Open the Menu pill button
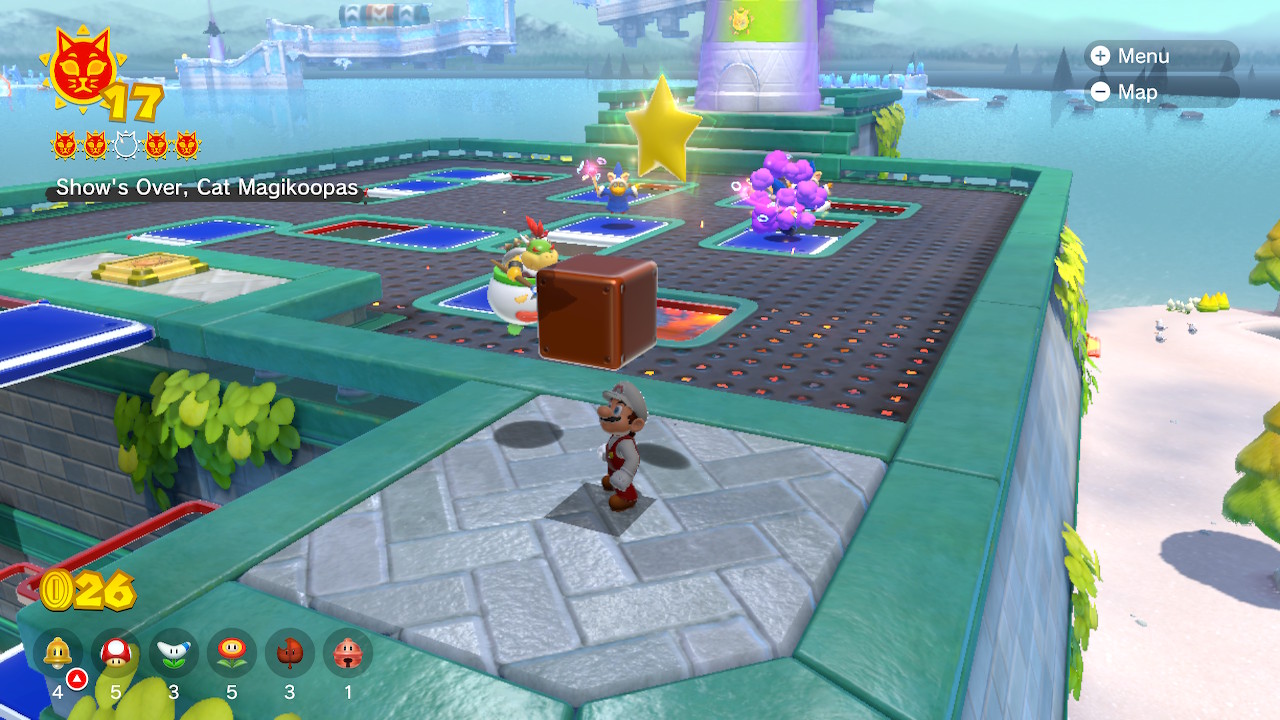 coord(1160,56)
